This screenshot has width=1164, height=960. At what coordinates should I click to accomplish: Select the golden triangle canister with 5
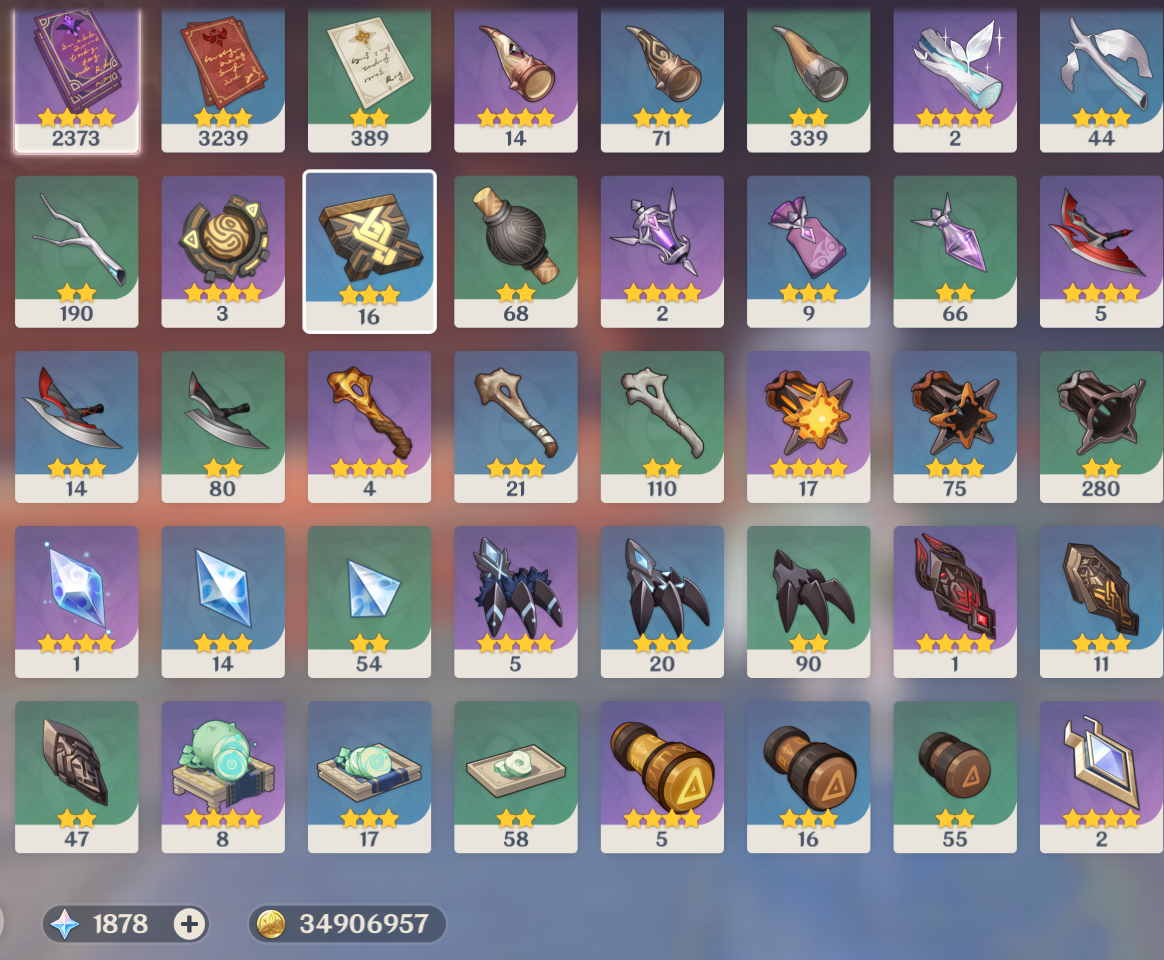pyautogui.click(x=662, y=776)
